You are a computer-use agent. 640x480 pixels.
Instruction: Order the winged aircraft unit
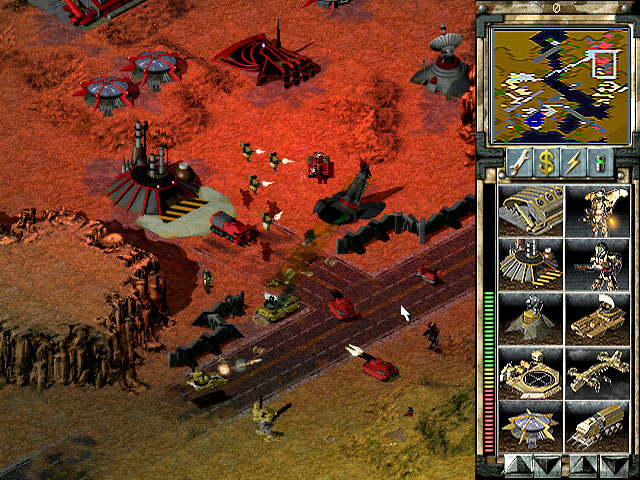[596, 371]
